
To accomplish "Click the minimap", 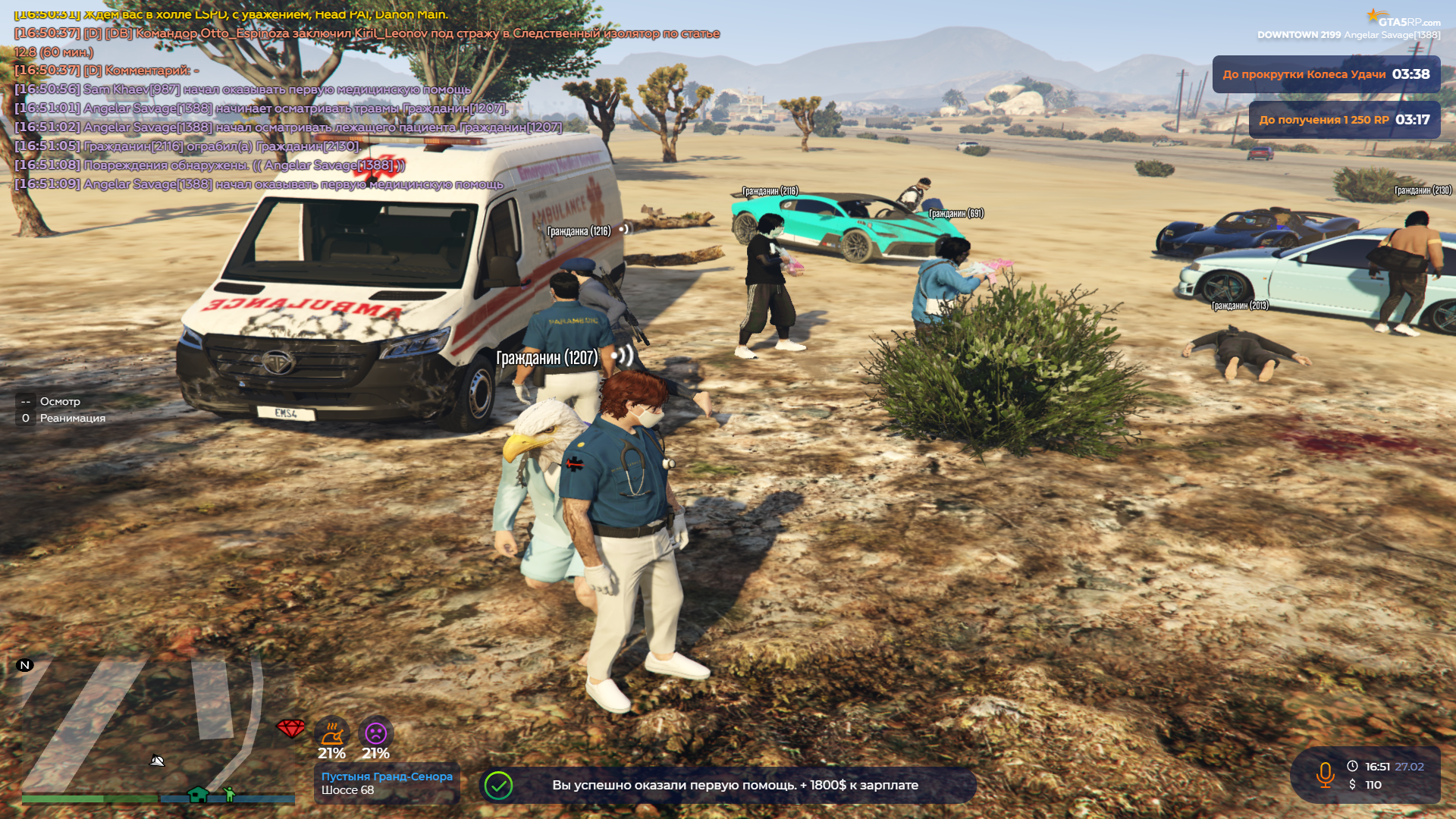I will (x=152, y=728).
